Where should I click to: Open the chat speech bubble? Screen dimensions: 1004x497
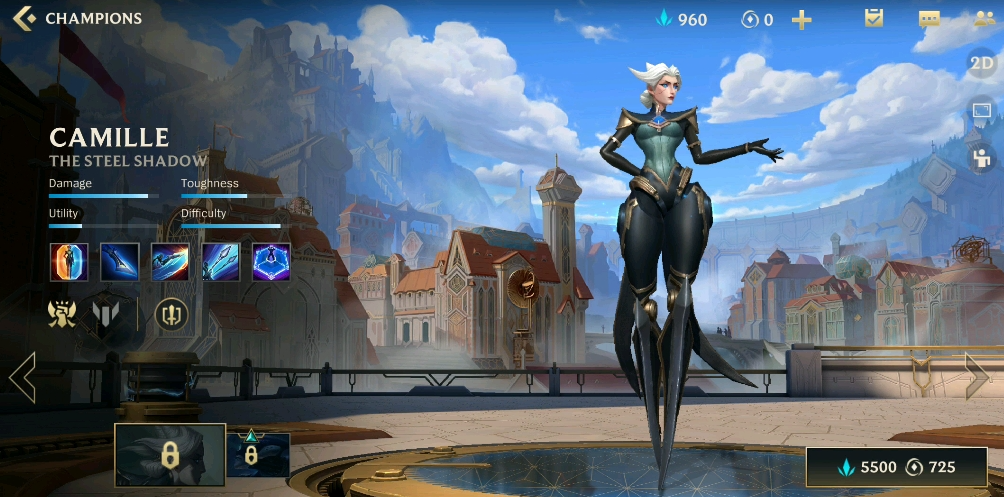point(929,19)
